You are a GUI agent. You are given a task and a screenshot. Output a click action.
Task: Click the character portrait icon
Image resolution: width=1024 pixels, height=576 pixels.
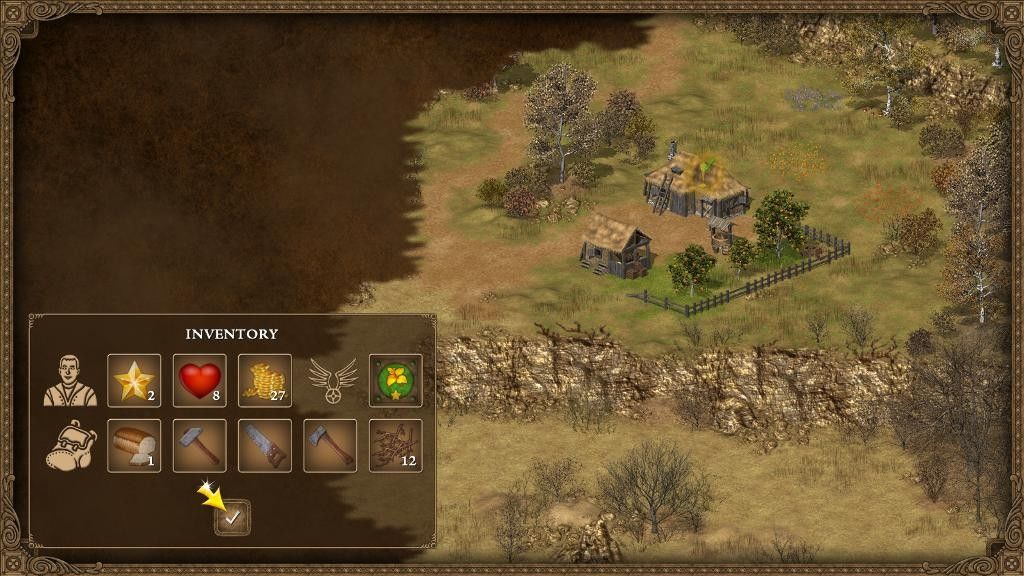pyautogui.click(x=70, y=380)
